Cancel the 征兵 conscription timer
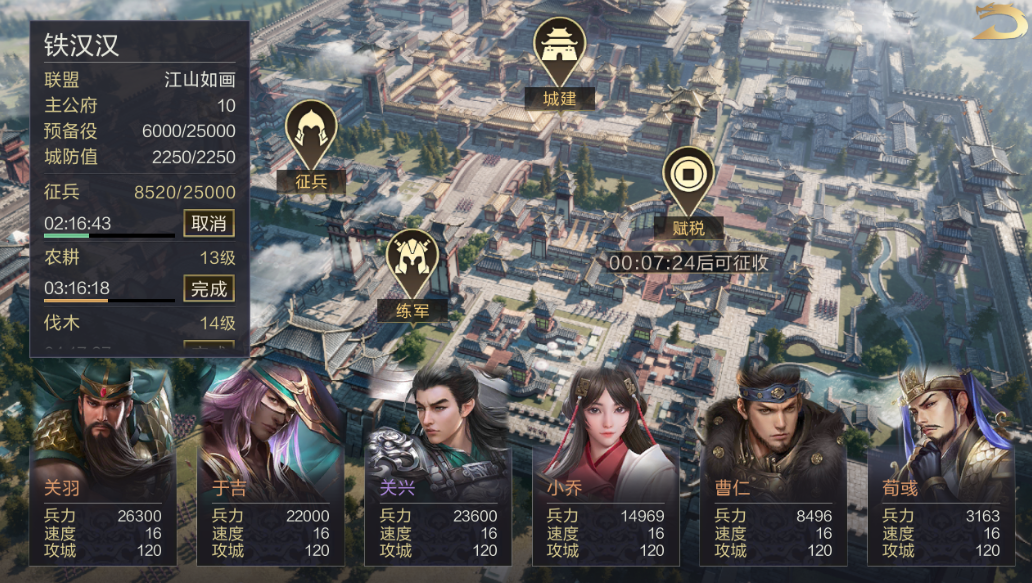Viewport: 1032px width, 583px height. pos(209,223)
